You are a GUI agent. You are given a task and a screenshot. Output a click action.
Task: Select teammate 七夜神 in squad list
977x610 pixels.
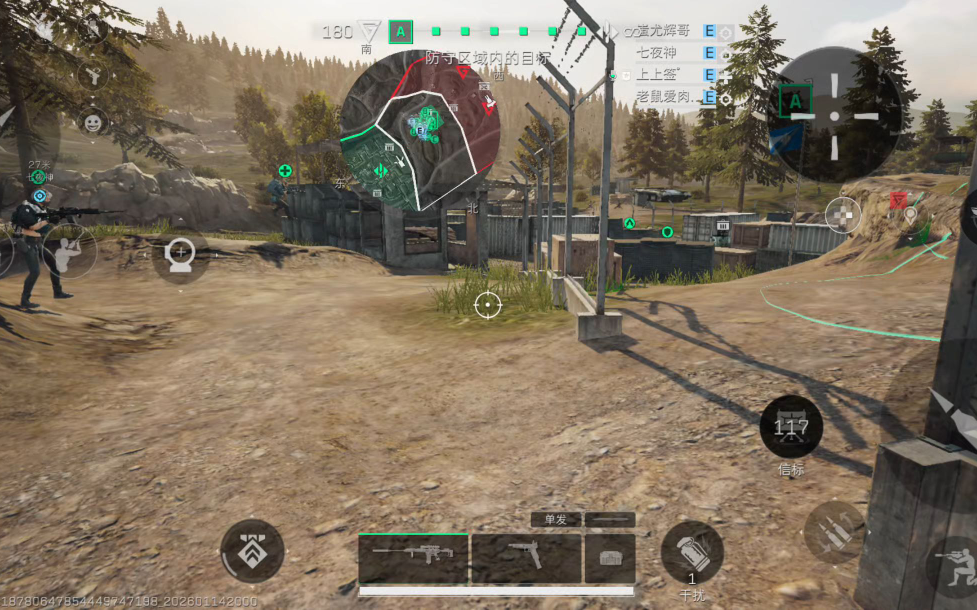pyautogui.click(x=663, y=53)
